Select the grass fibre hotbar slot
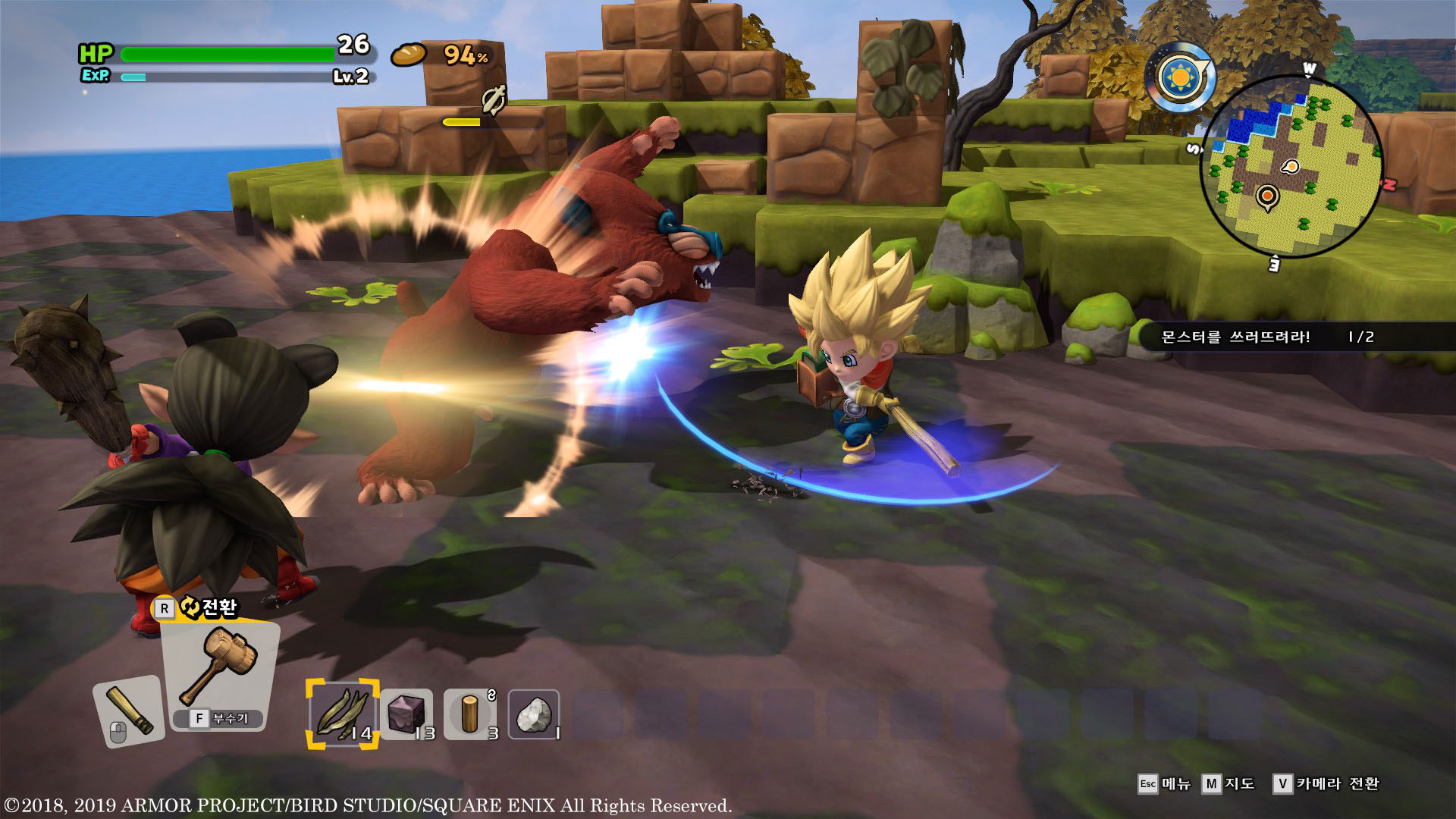This screenshot has height=819, width=1456. pos(343,714)
